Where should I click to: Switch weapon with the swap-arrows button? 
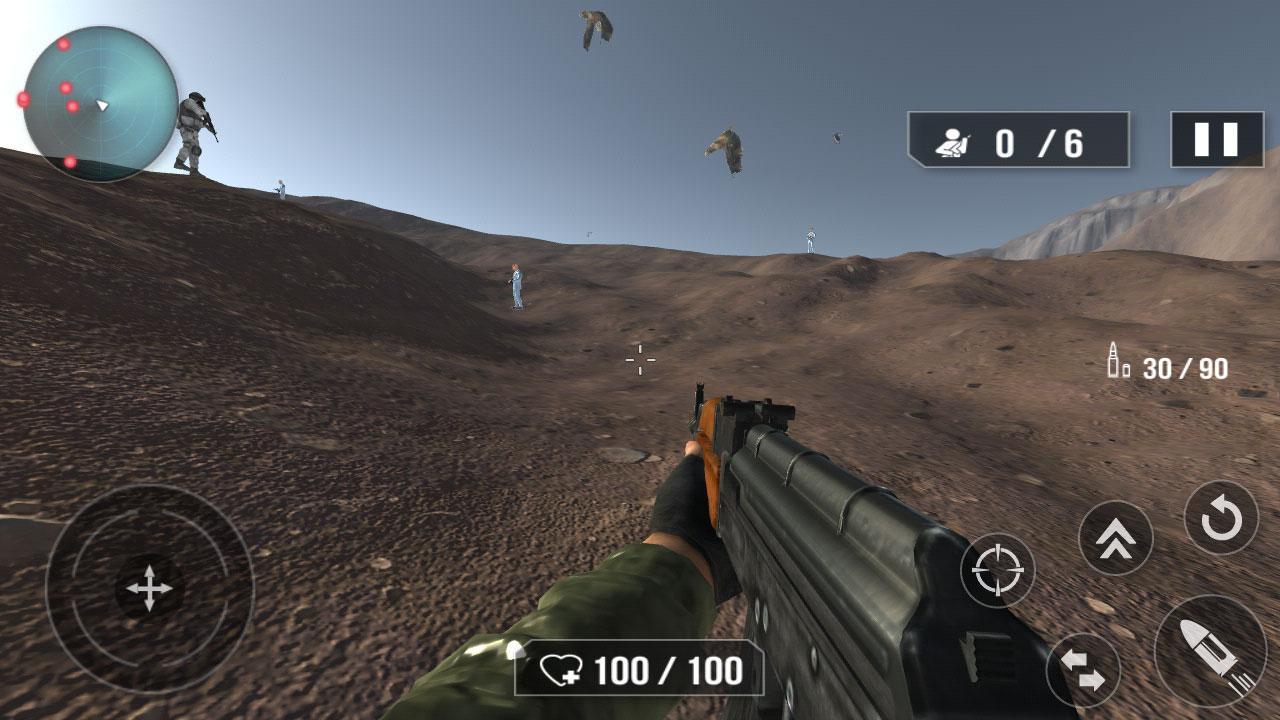1083,669
